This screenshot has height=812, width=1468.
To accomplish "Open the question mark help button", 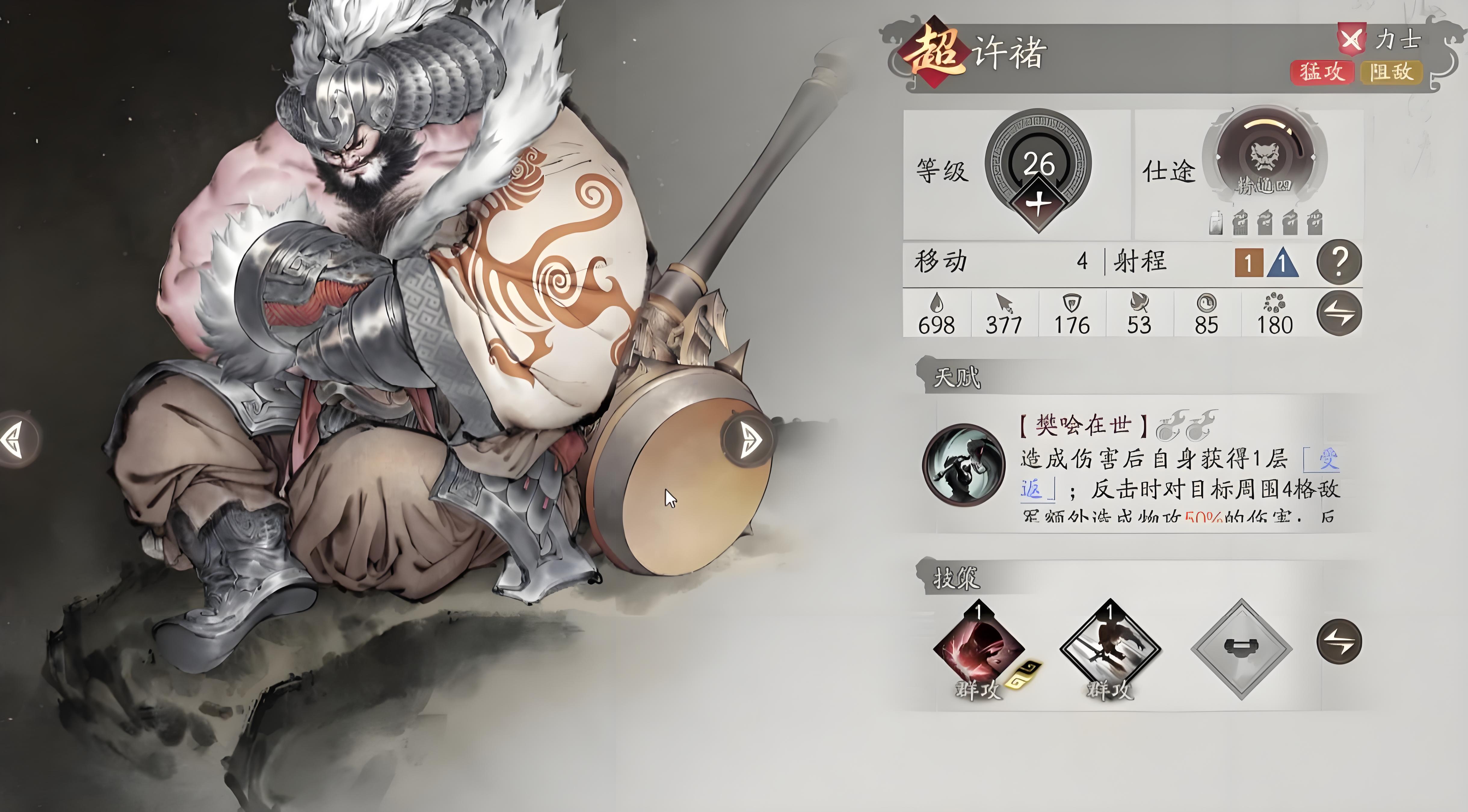I will 1339,262.
